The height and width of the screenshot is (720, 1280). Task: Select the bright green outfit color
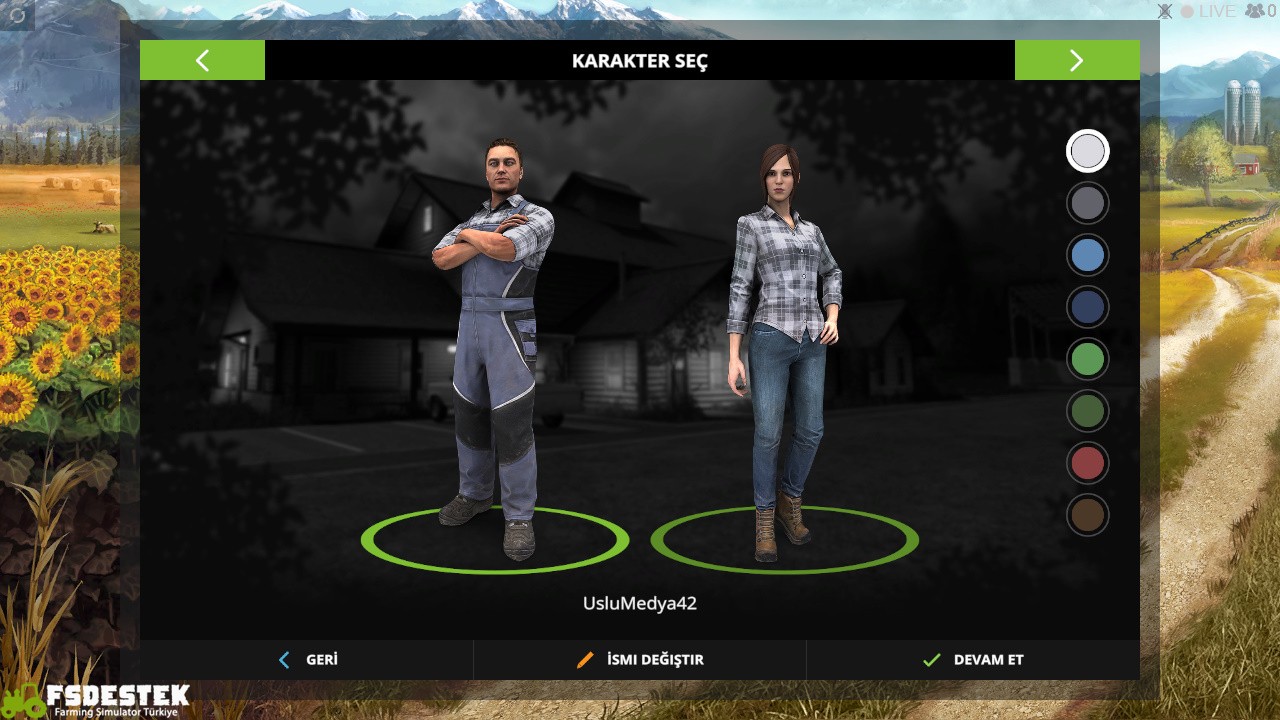click(x=1087, y=359)
